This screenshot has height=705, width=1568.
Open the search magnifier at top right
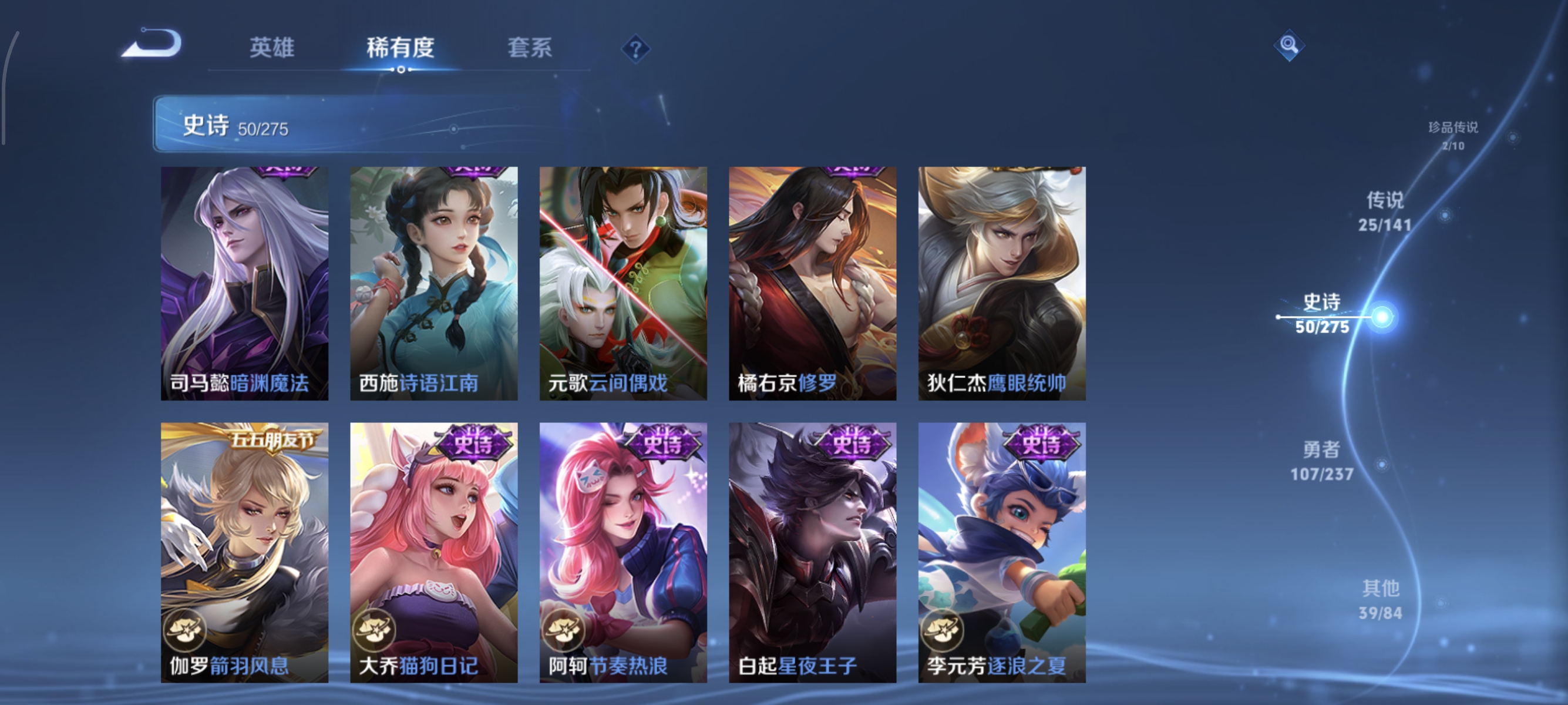point(1289,45)
